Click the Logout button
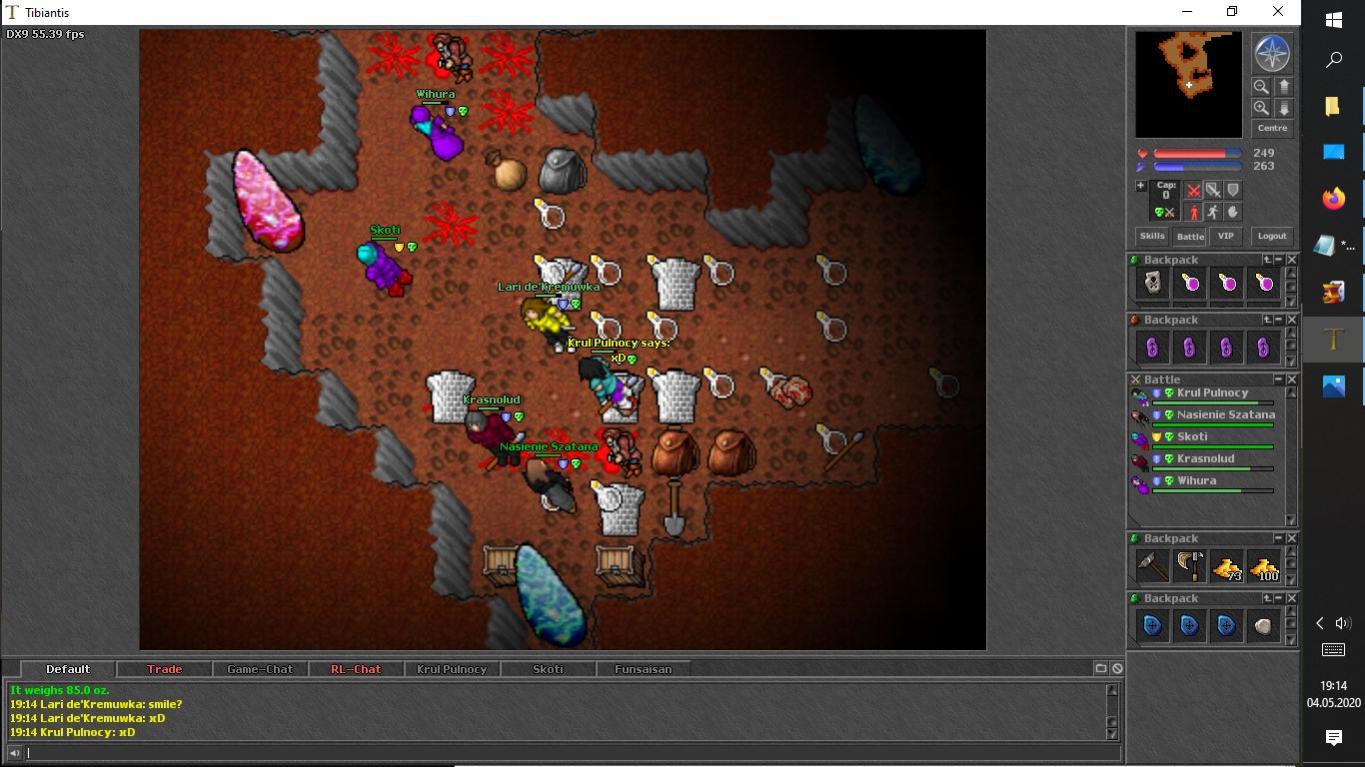Viewport: 1365px width, 767px height. click(x=1272, y=236)
